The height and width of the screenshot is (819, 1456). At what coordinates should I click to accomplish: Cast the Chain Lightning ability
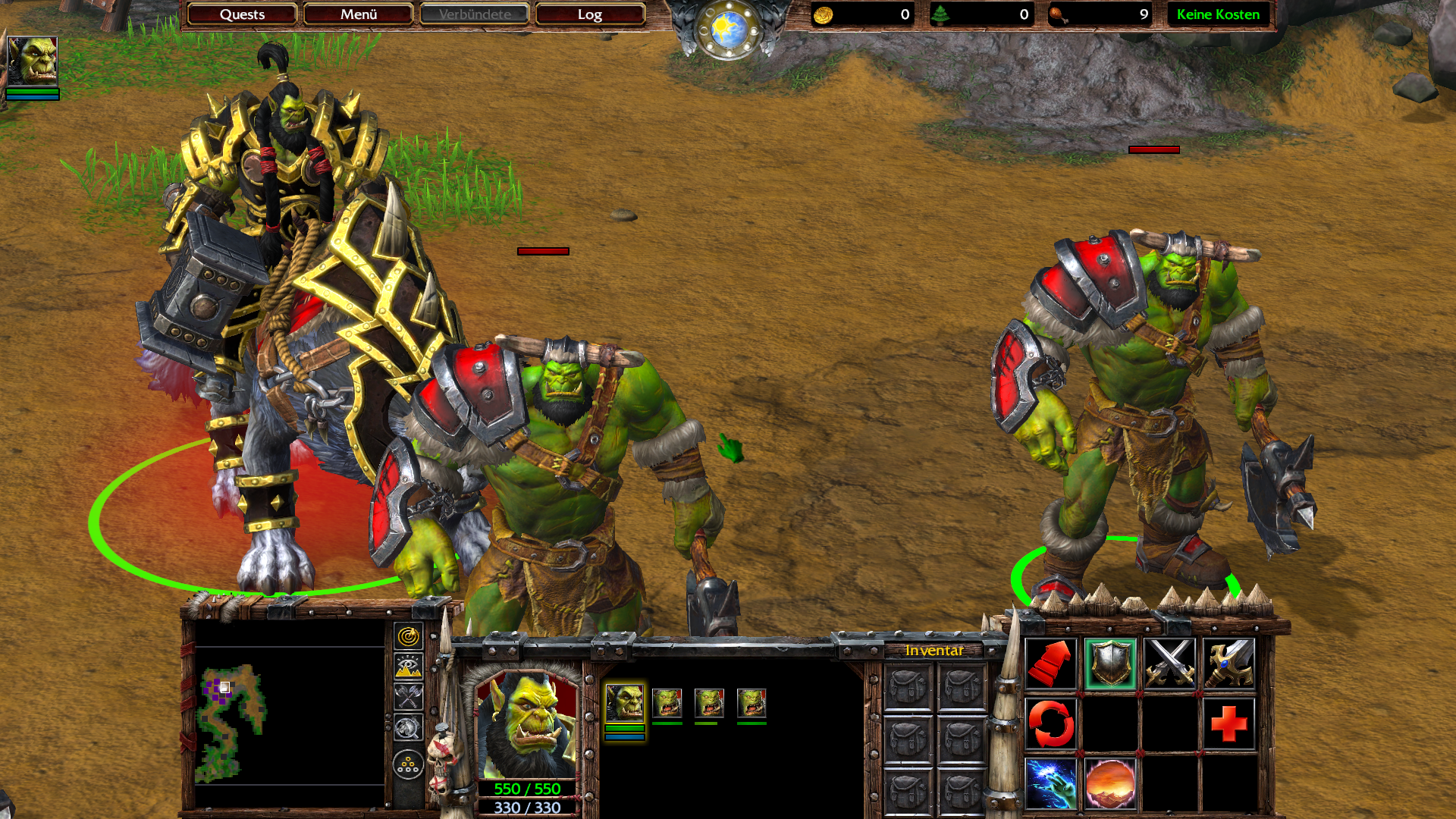click(x=1050, y=783)
